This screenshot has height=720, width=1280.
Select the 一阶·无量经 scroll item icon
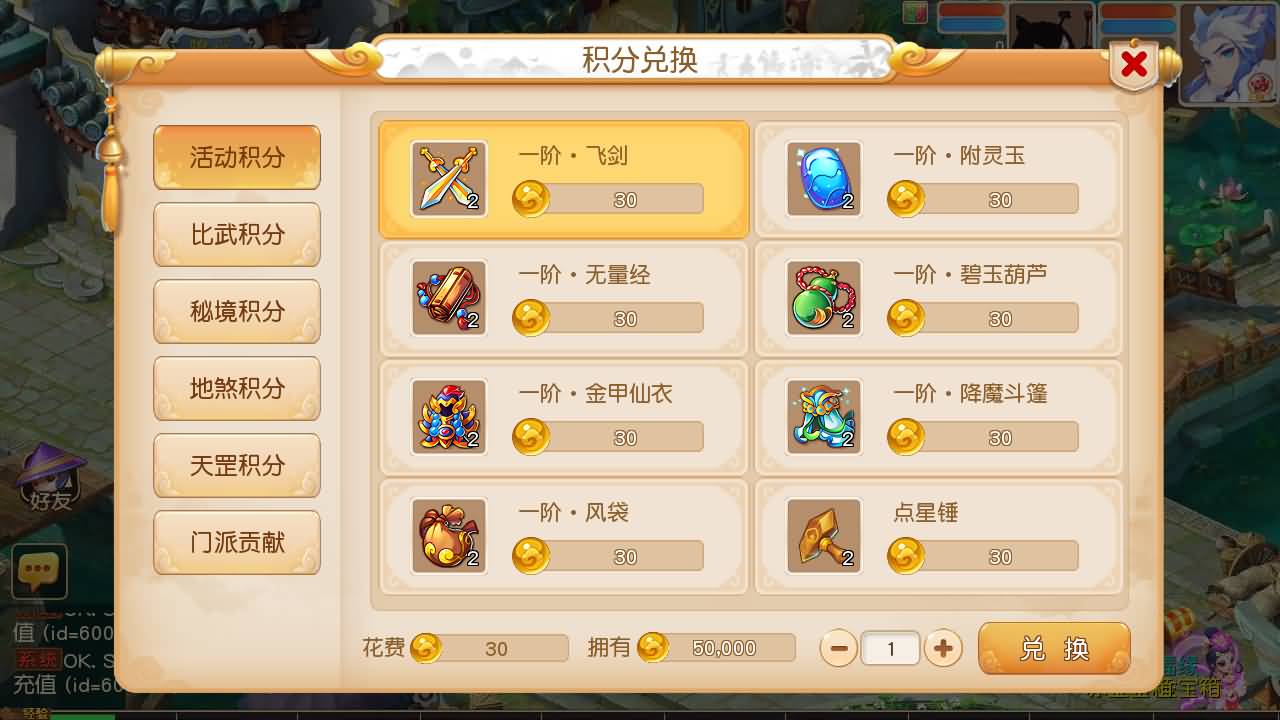pyautogui.click(x=448, y=297)
